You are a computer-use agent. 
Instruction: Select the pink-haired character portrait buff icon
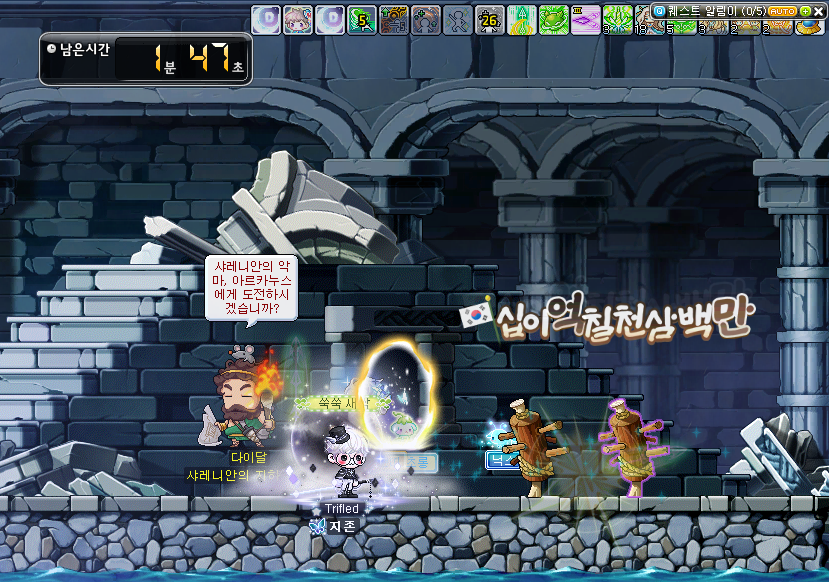pyautogui.click(x=298, y=19)
